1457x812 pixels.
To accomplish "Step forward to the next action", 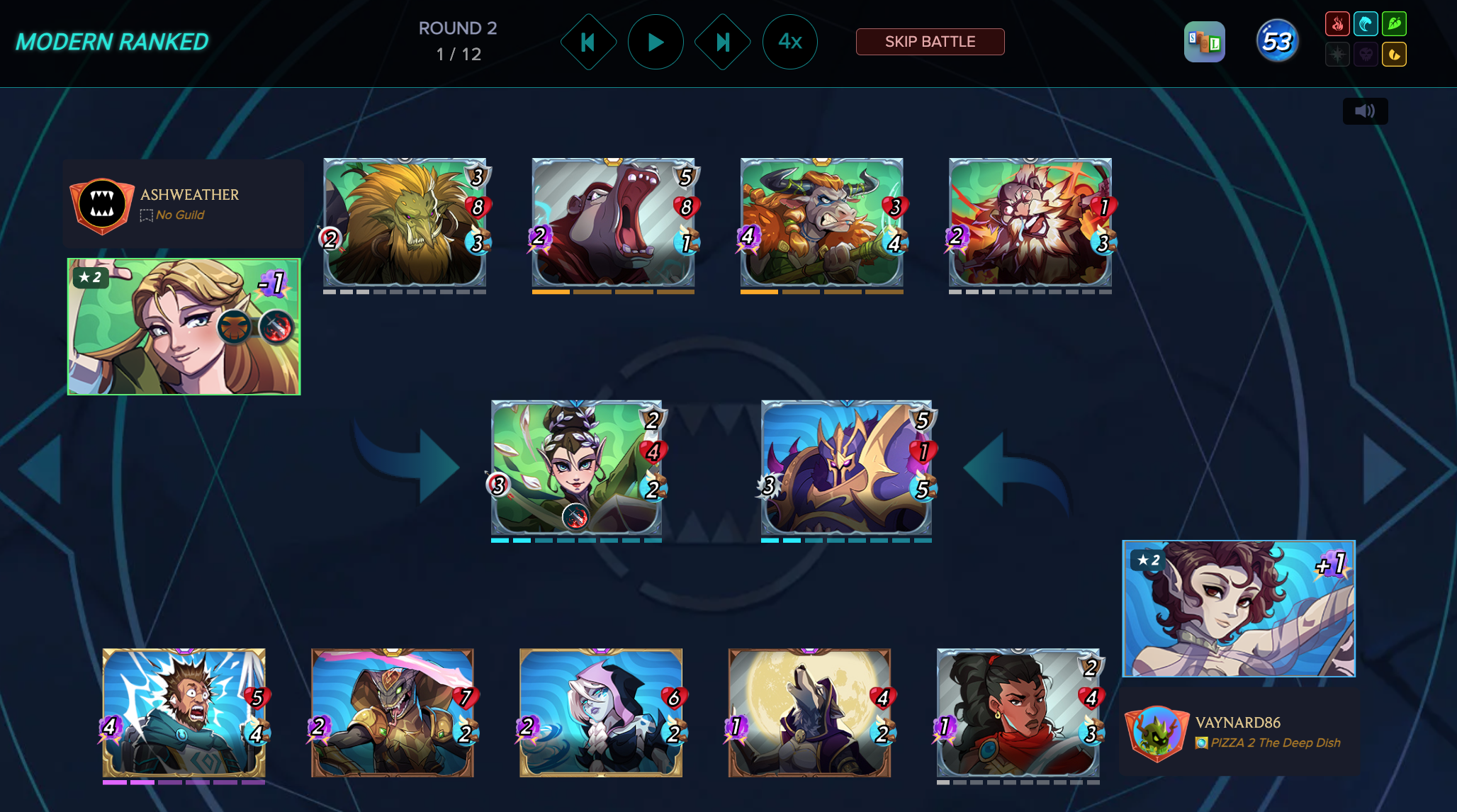I will [723, 43].
